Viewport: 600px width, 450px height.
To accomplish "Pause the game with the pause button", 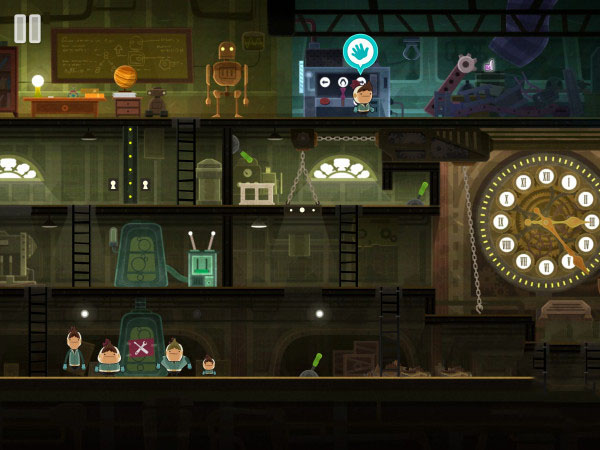I will click(28, 28).
